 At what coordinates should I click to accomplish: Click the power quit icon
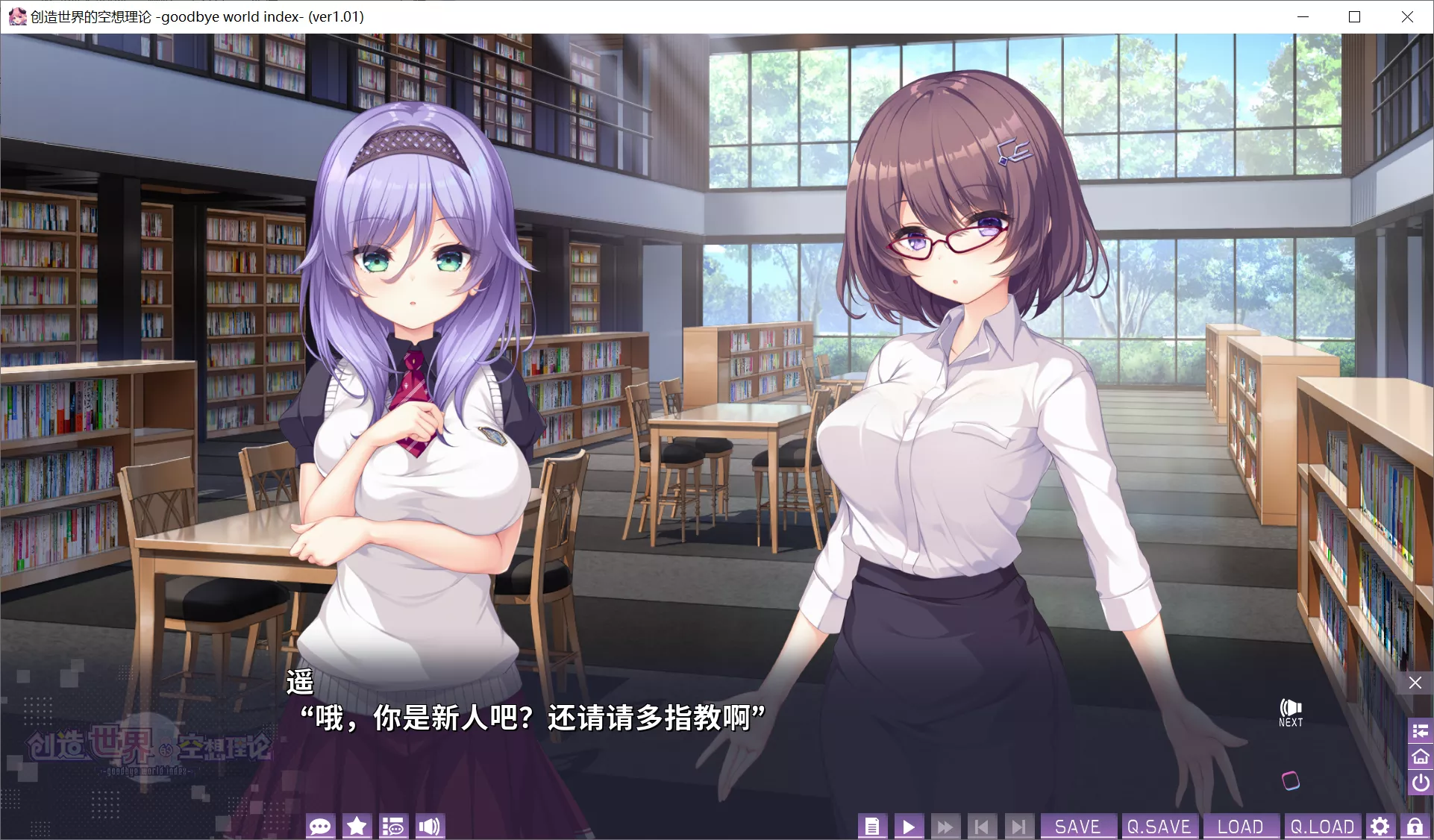(x=1420, y=783)
